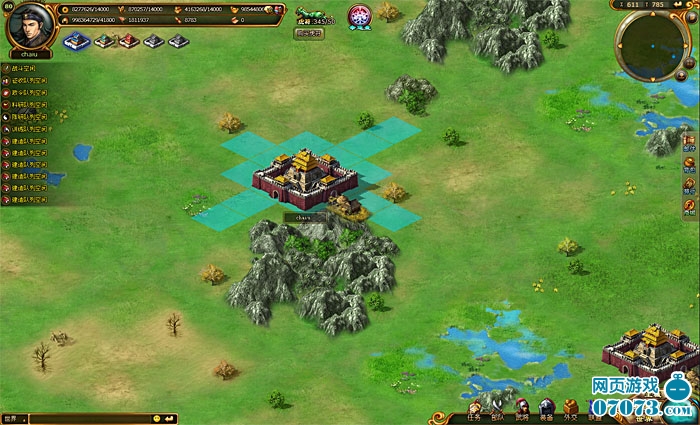The image size is (700, 425).
Task: Open the 外交 diplomacy menu
Action: pyautogui.click(x=571, y=412)
